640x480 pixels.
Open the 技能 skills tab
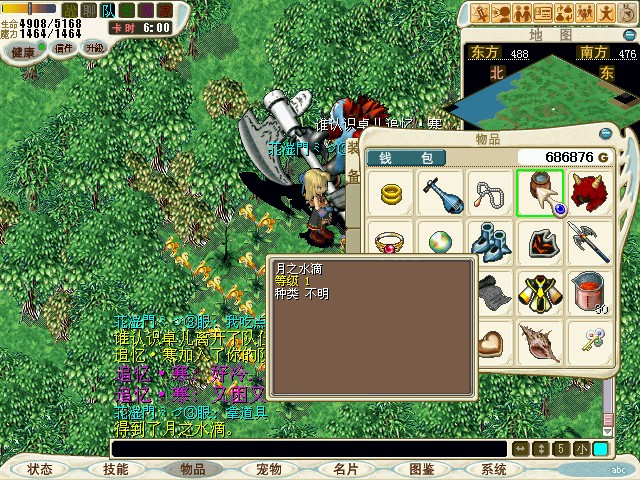(x=115, y=468)
